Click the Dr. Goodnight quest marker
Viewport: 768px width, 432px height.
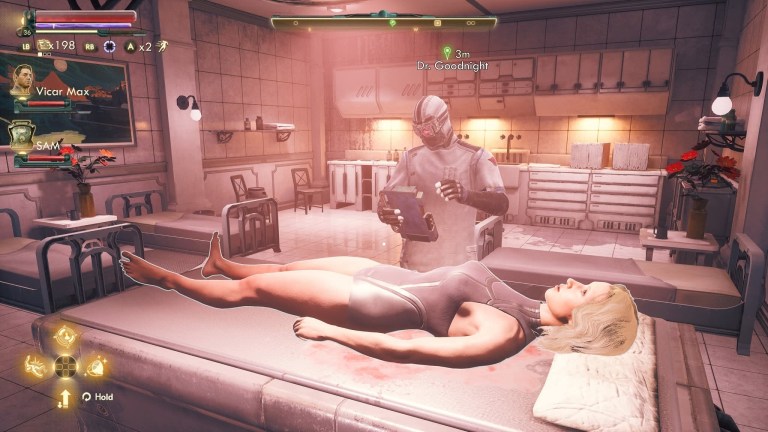(x=447, y=52)
